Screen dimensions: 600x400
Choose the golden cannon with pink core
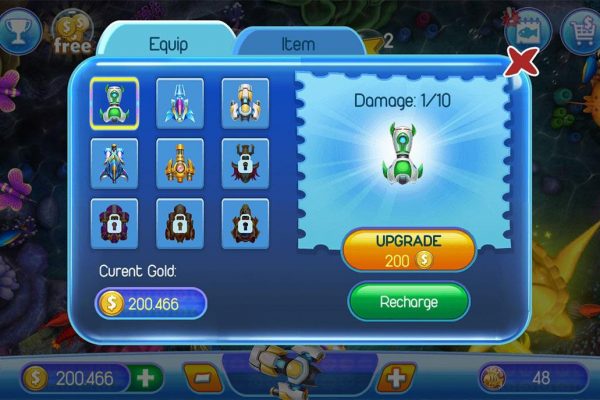pos(180,163)
